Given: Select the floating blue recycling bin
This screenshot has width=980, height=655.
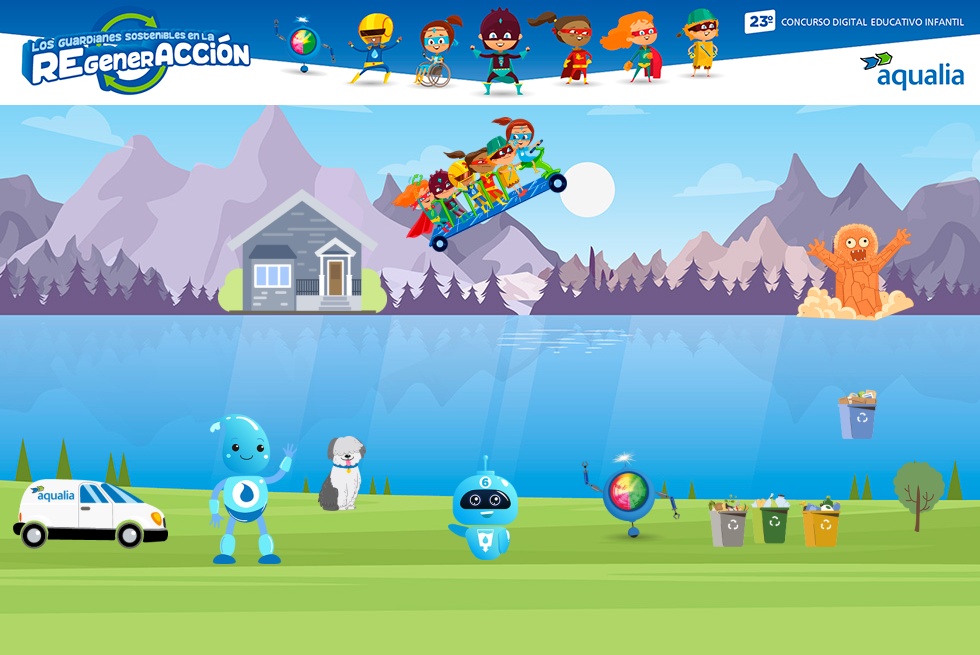Looking at the screenshot, I should pos(858,415).
